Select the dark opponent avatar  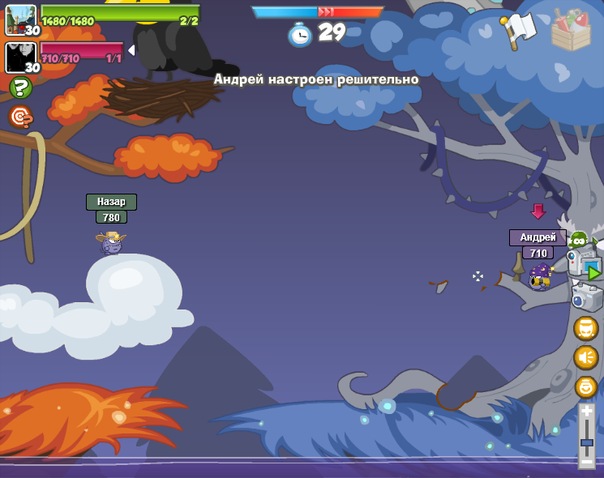tap(21, 57)
